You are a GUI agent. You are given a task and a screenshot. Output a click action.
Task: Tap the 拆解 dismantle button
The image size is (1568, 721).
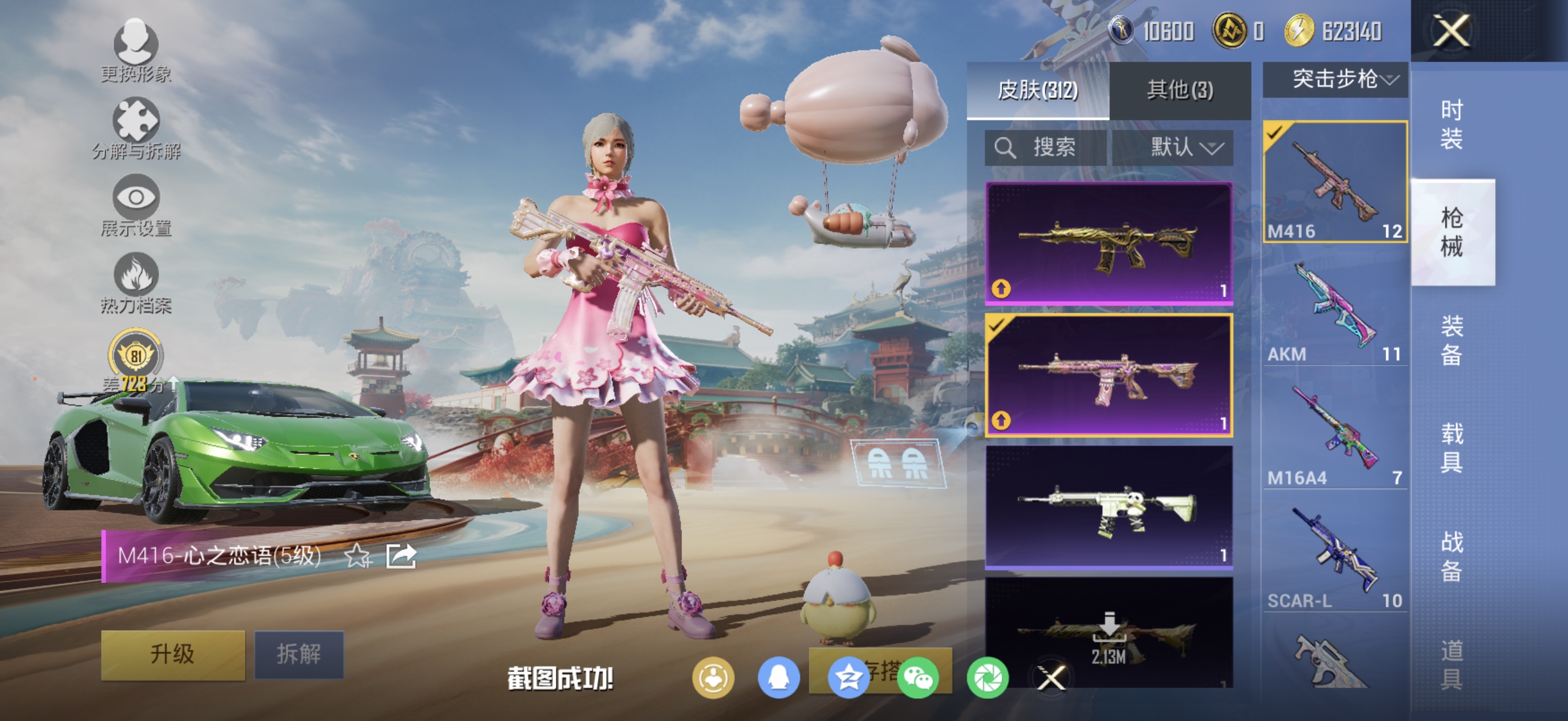299,654
